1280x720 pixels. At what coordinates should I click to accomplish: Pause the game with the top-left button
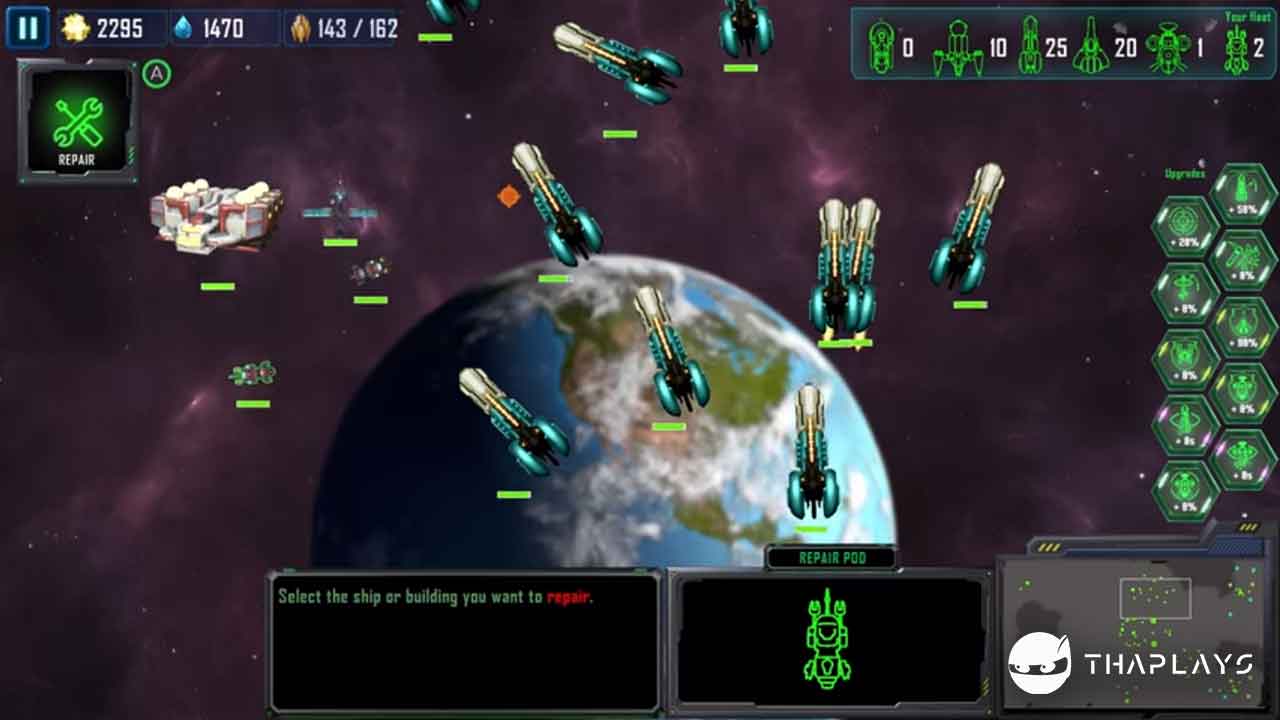[x=27, y=28]
